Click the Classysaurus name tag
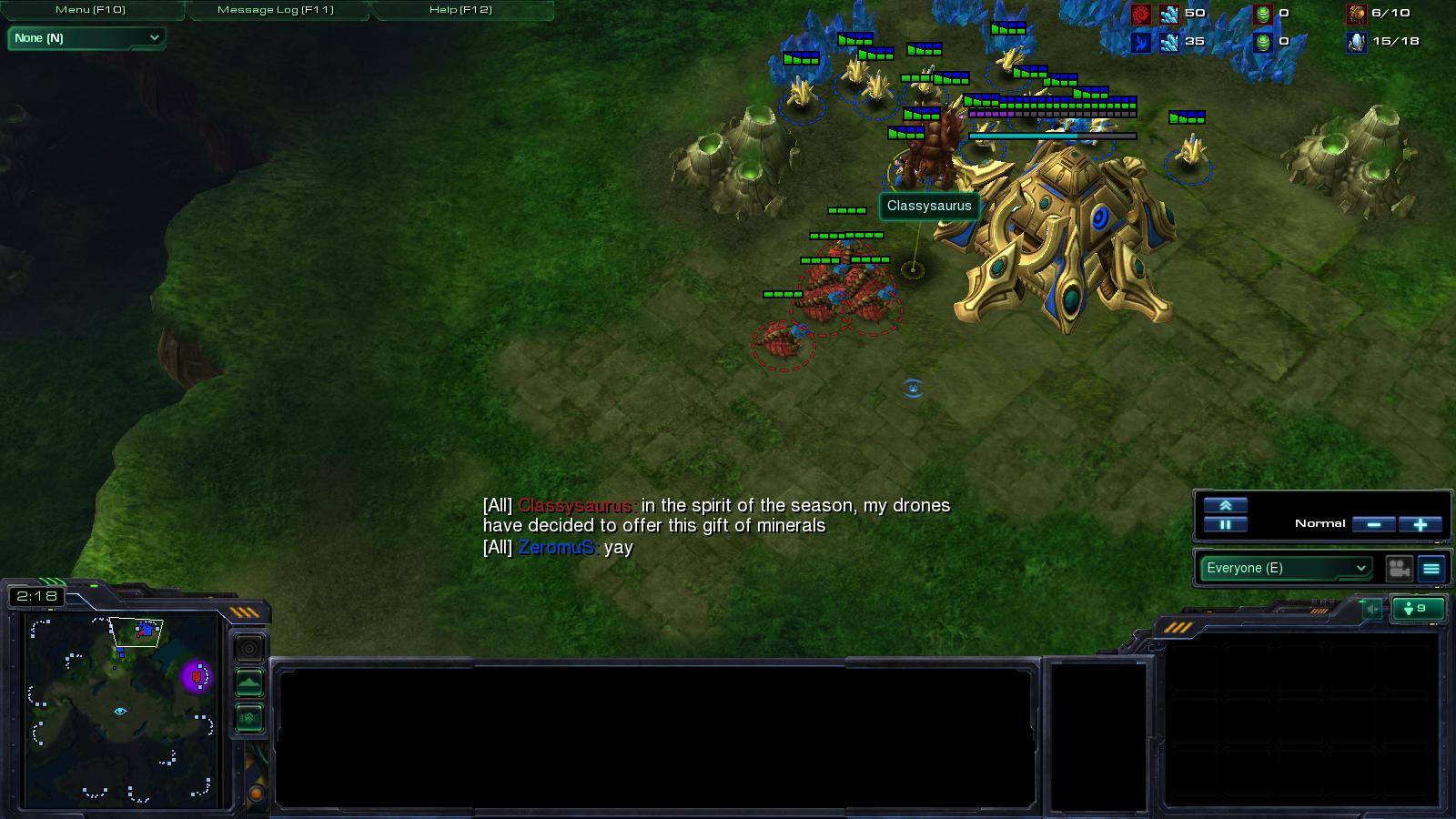 (929, 206)
